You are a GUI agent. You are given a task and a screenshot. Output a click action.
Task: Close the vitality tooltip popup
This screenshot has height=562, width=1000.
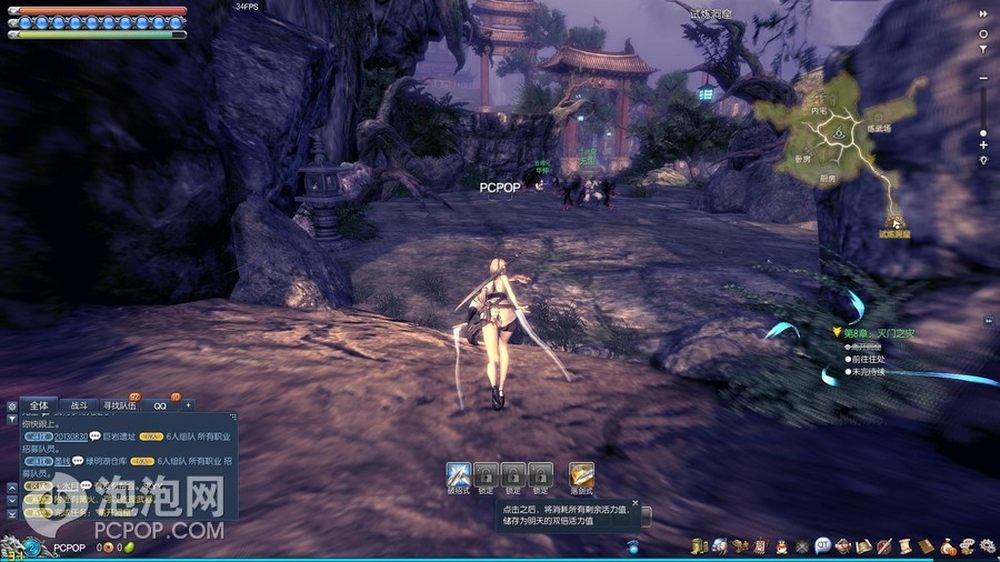tap(635, 503)
